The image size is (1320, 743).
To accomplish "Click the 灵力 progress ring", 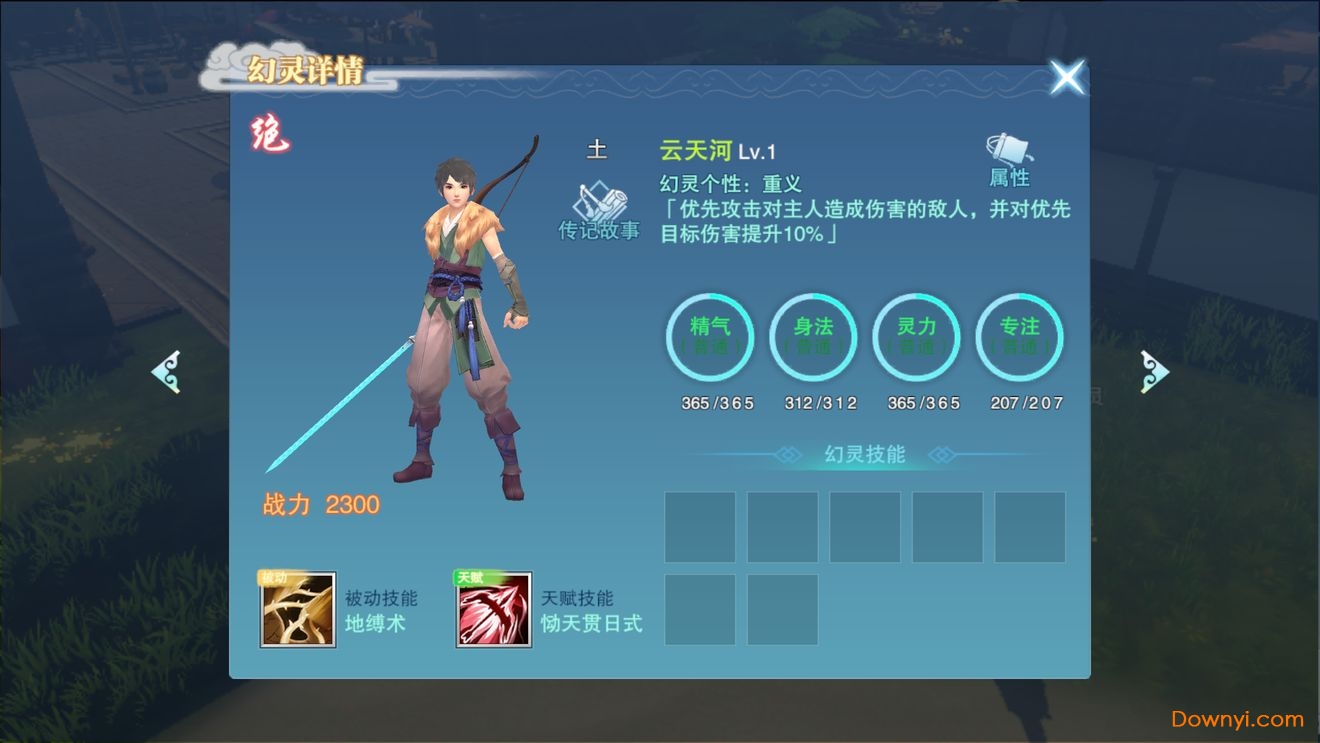I will [917, 338].
